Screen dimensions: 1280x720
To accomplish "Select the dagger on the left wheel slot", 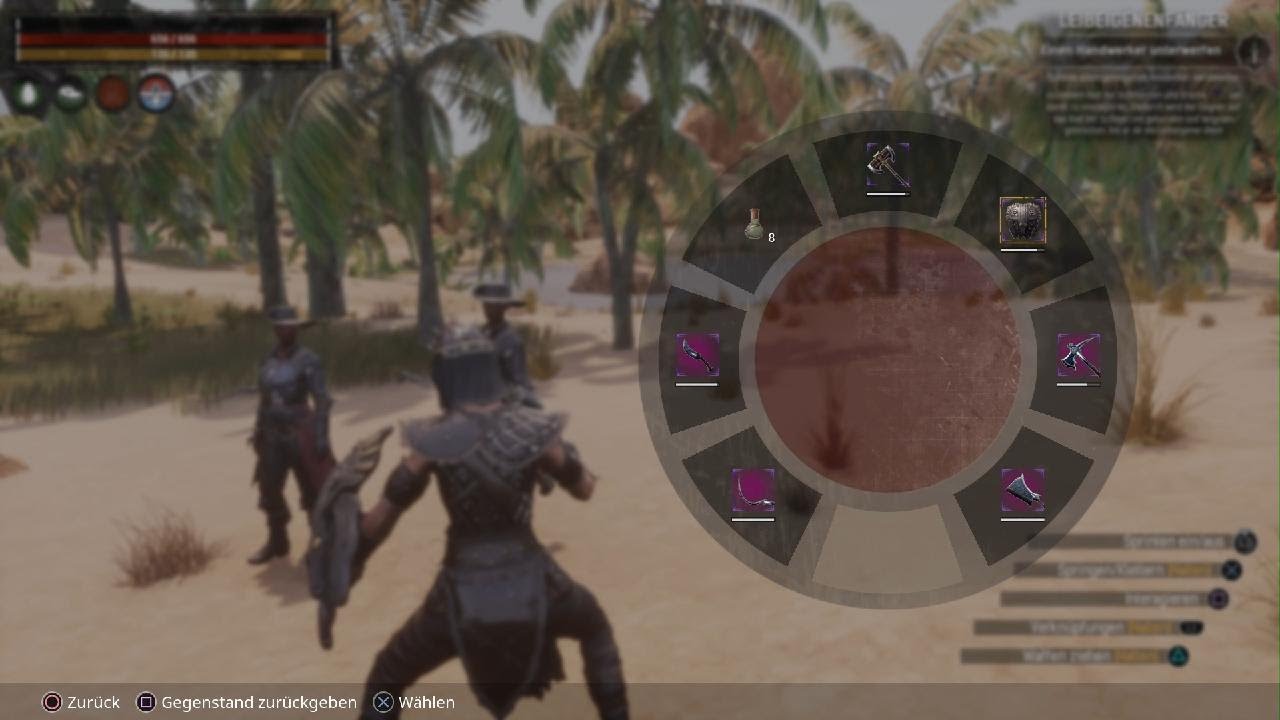I will click(698, 357).
